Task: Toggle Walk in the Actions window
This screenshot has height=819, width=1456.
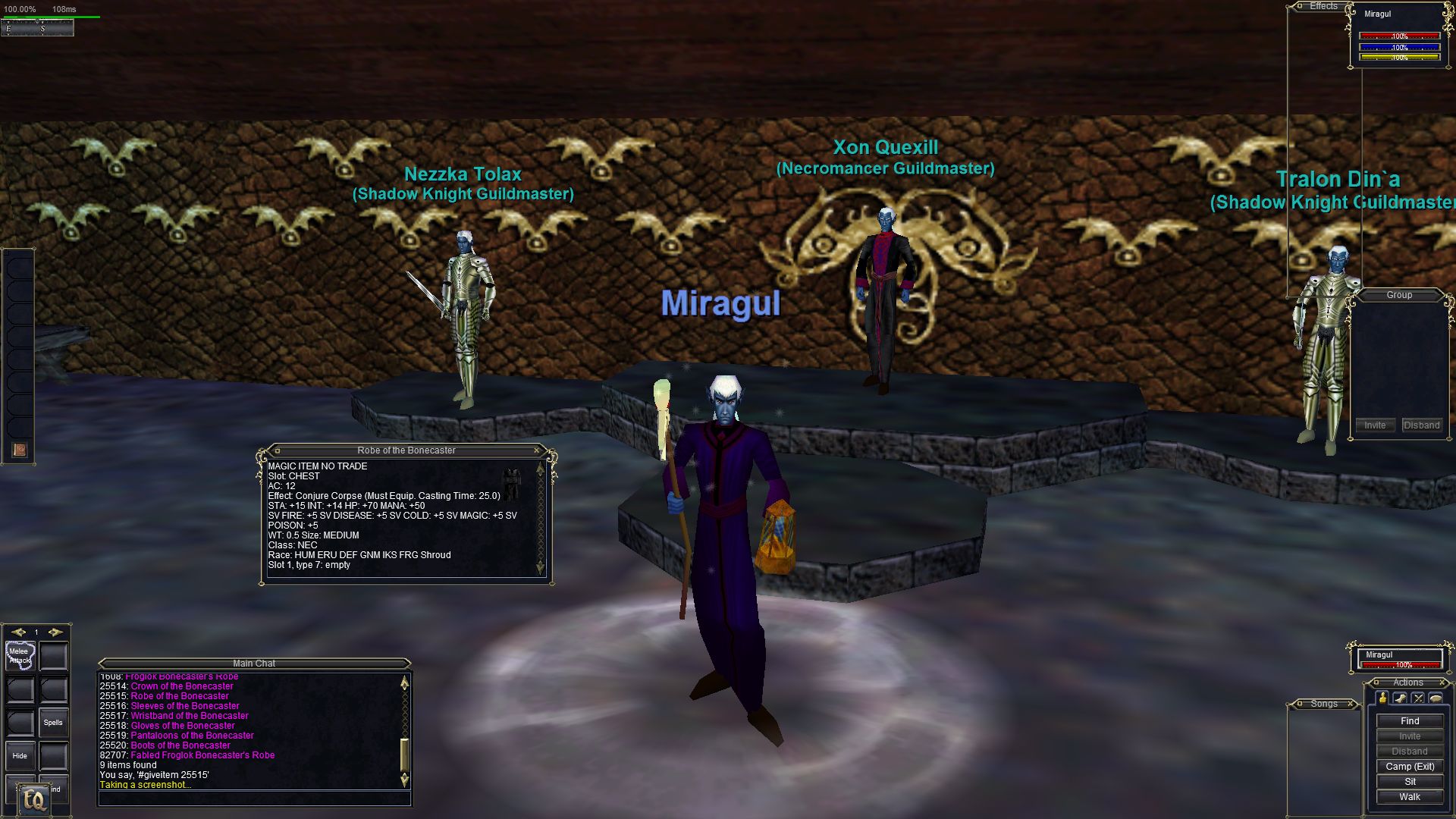Action: point(1410,797)
